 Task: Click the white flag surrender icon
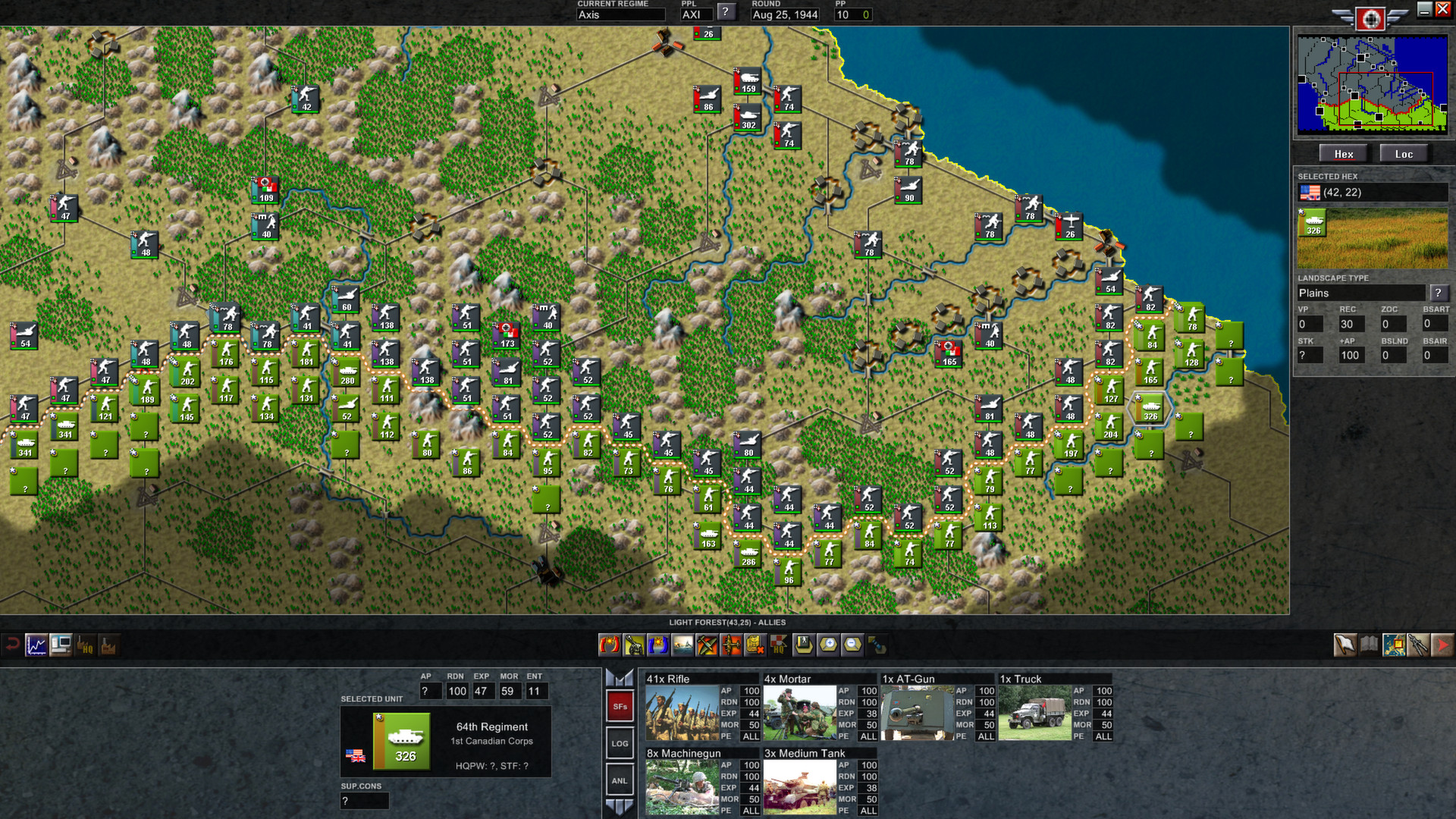coord(1344,646)
